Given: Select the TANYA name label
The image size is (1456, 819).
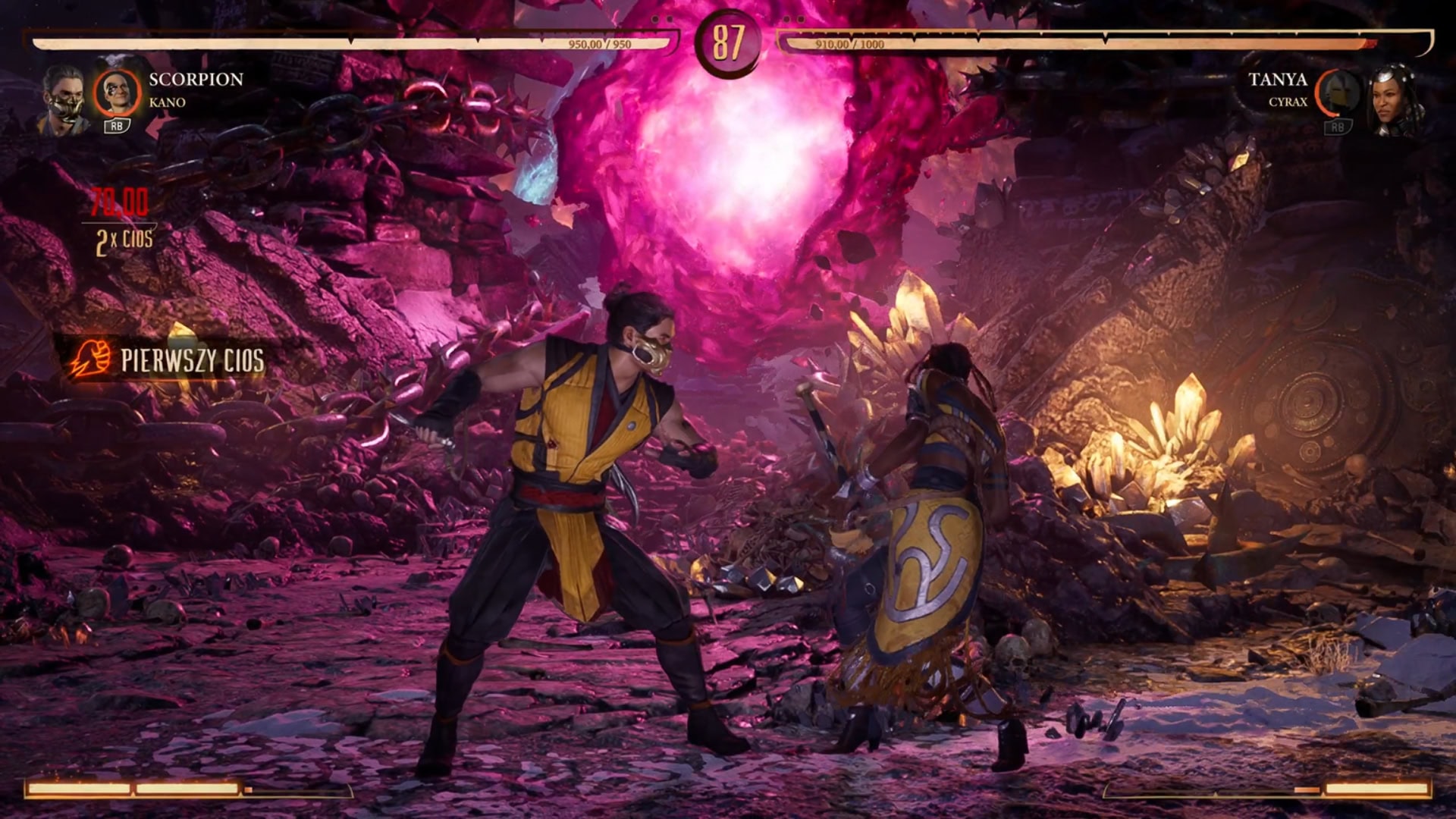Looking at the screenshot, I should point(1280,78).
